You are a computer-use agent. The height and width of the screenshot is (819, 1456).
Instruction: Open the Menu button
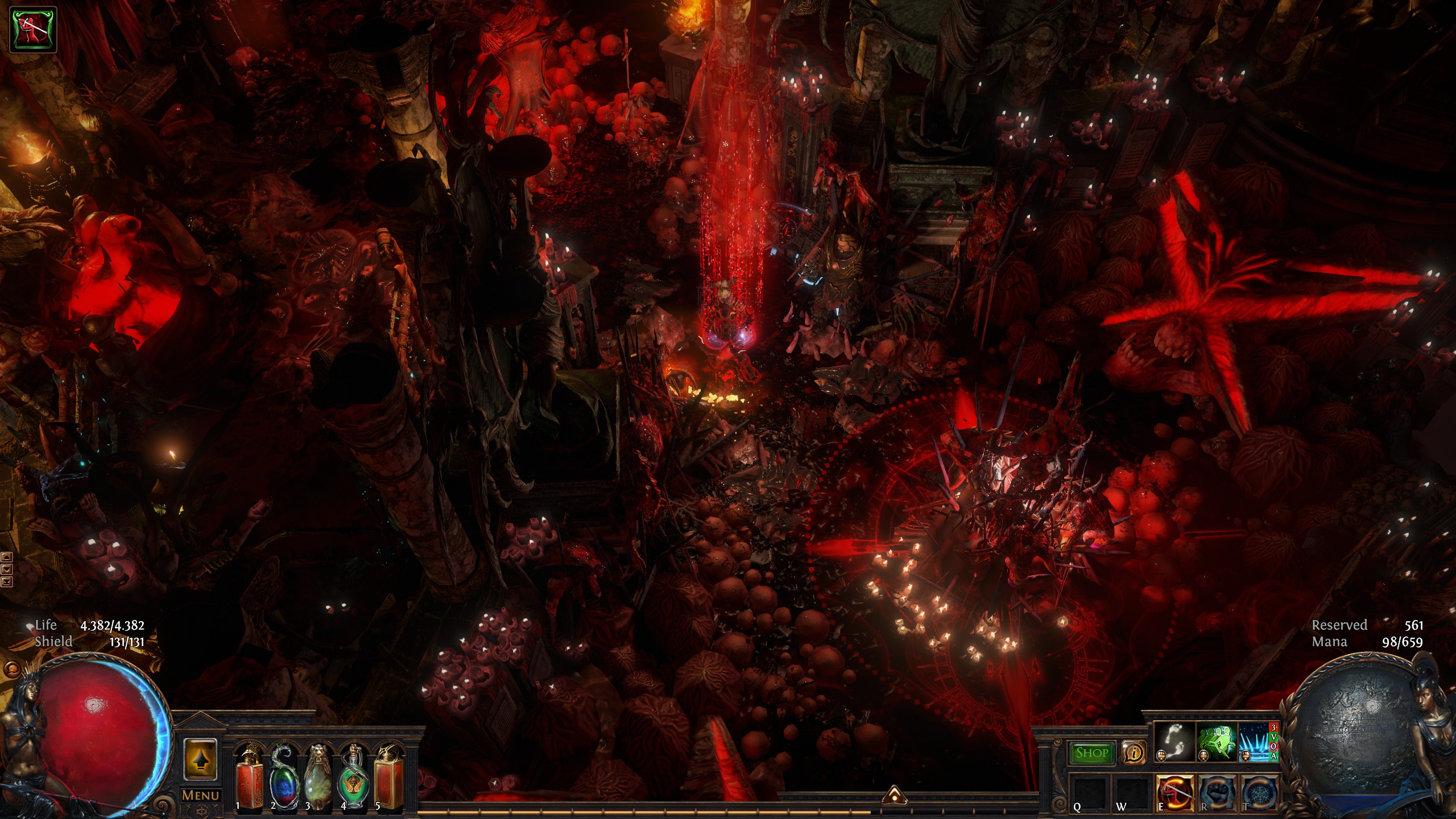point(200,795)
